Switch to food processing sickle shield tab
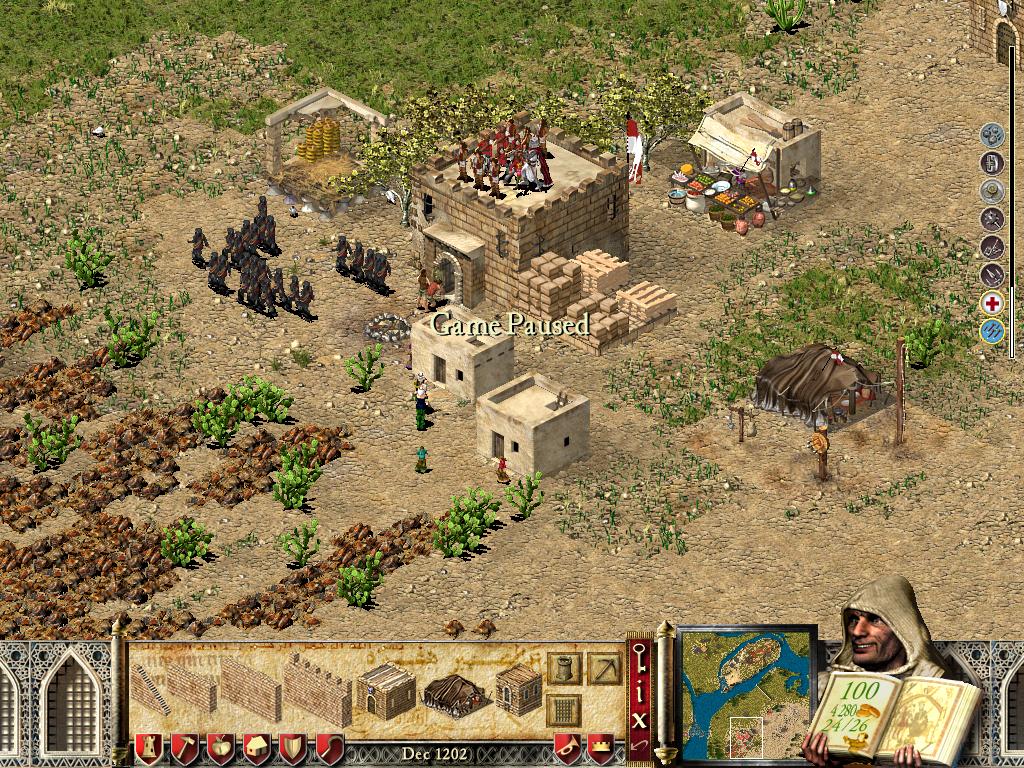This screenshot has height=768, width=1024. (329, 748)
